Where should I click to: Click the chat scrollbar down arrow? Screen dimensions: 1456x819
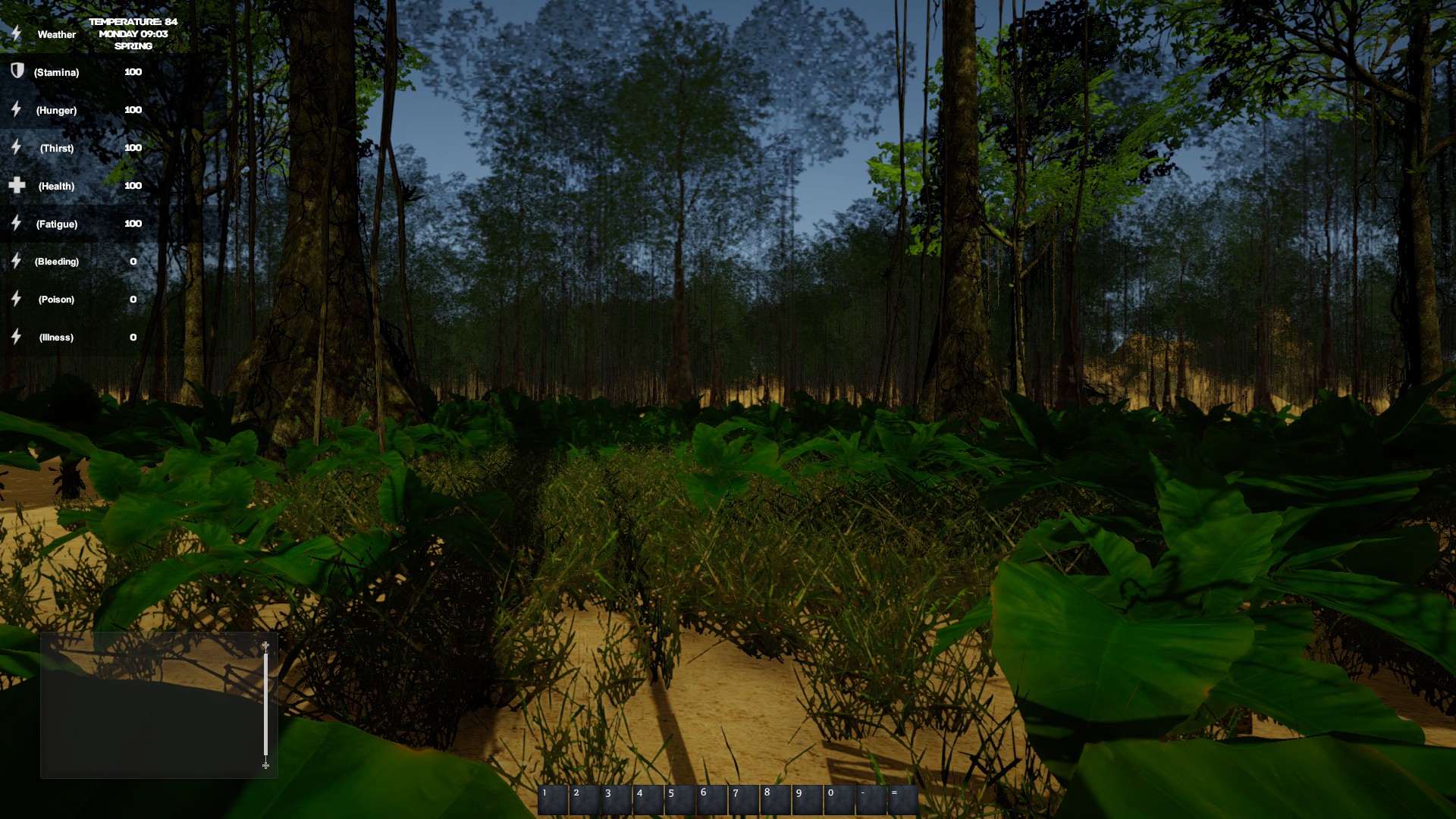coord(265,765)
